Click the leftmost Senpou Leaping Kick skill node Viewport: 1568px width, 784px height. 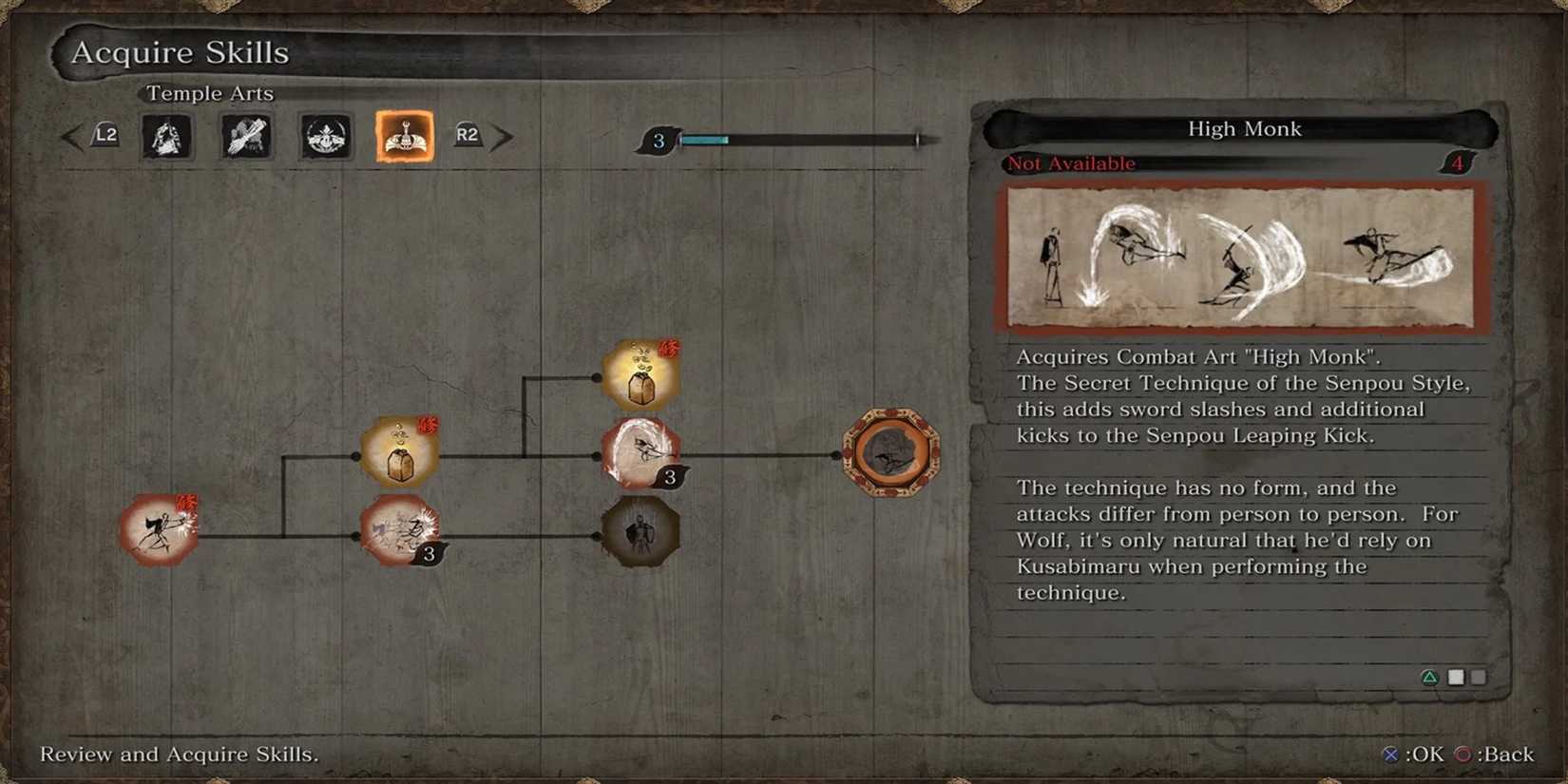point(158,532)
